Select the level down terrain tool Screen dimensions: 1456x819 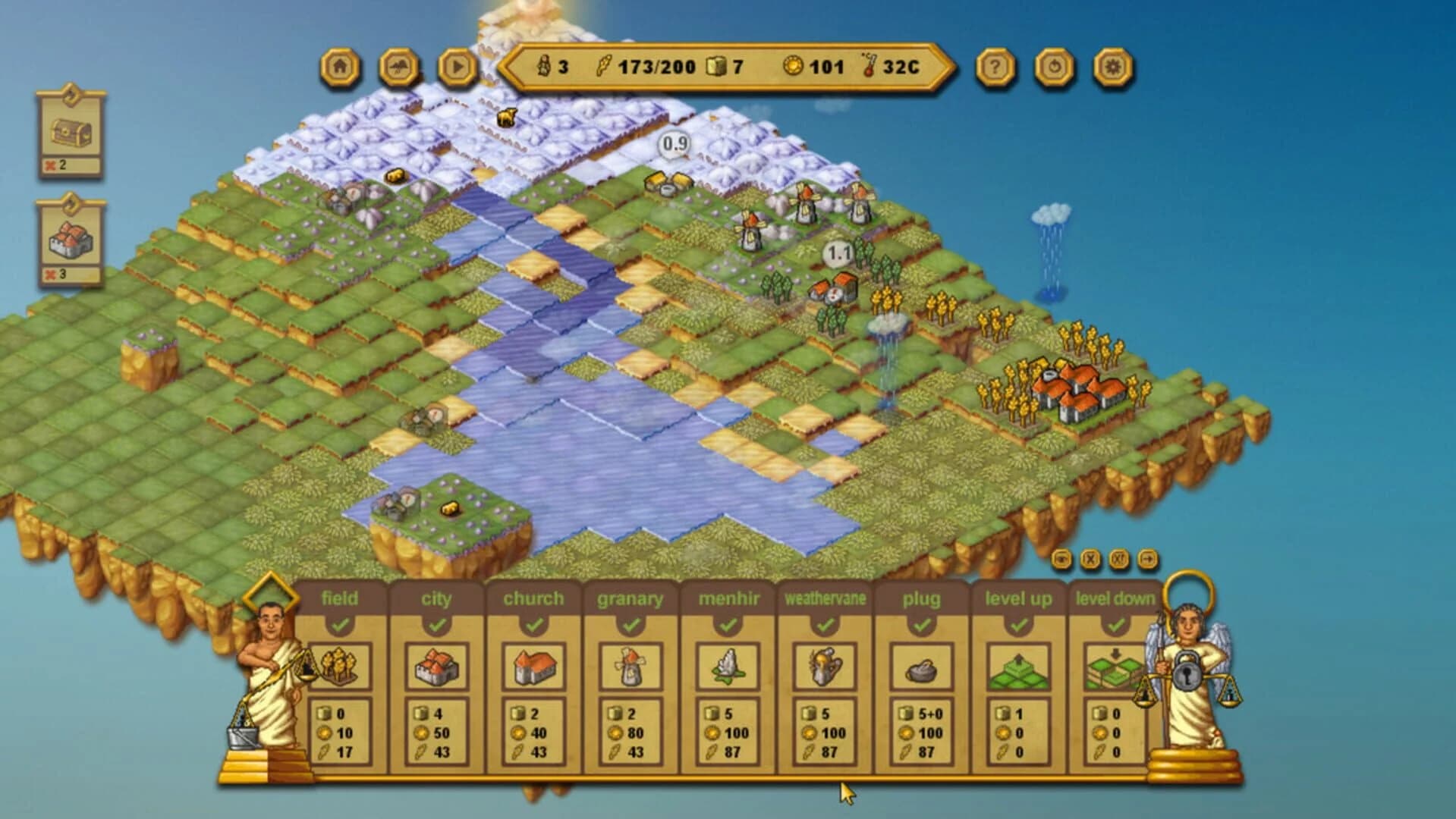pyautogui.click(x=1113, y=667)
